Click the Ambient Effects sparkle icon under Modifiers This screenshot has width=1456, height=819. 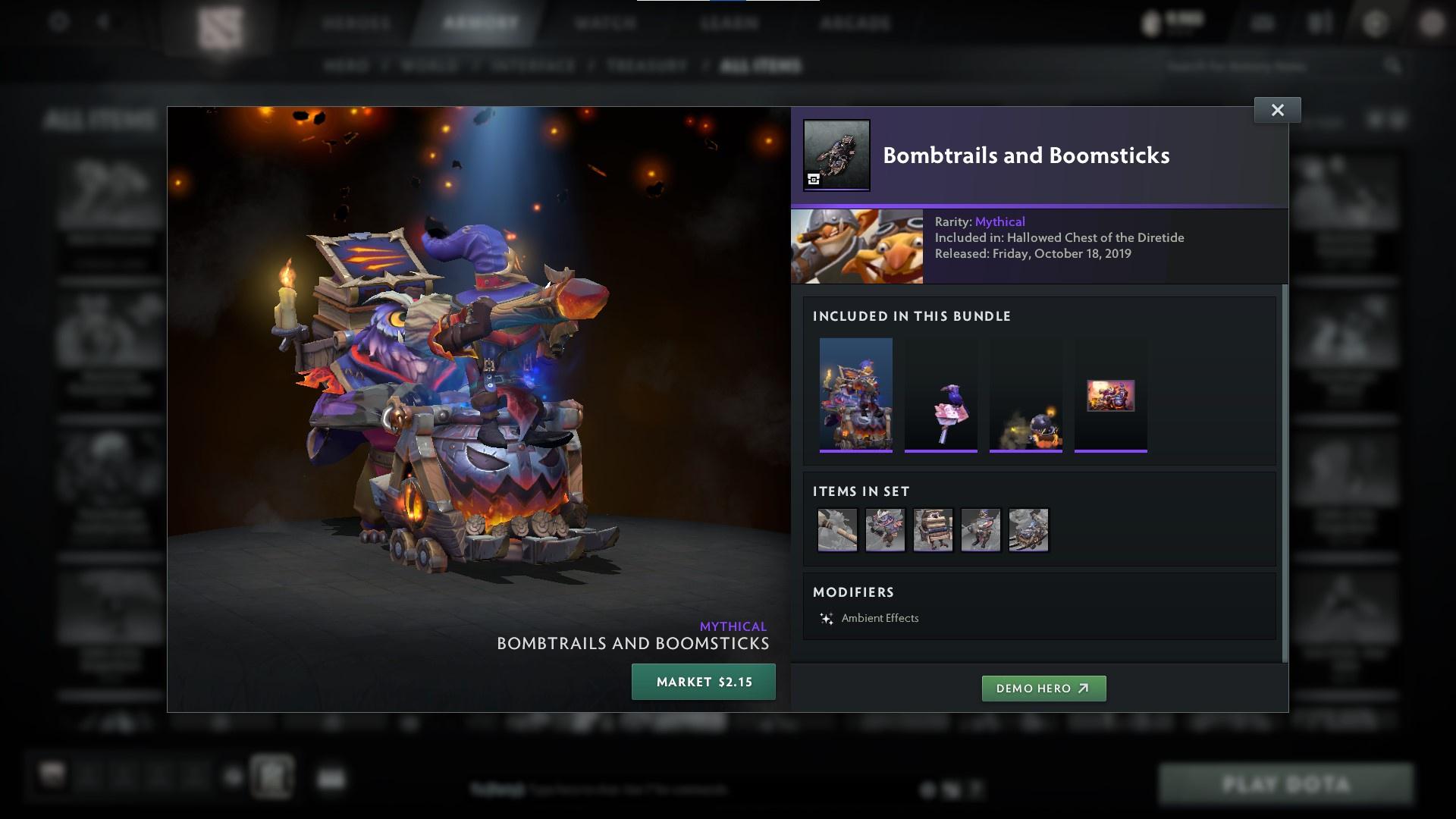click(x=827, y=618)
